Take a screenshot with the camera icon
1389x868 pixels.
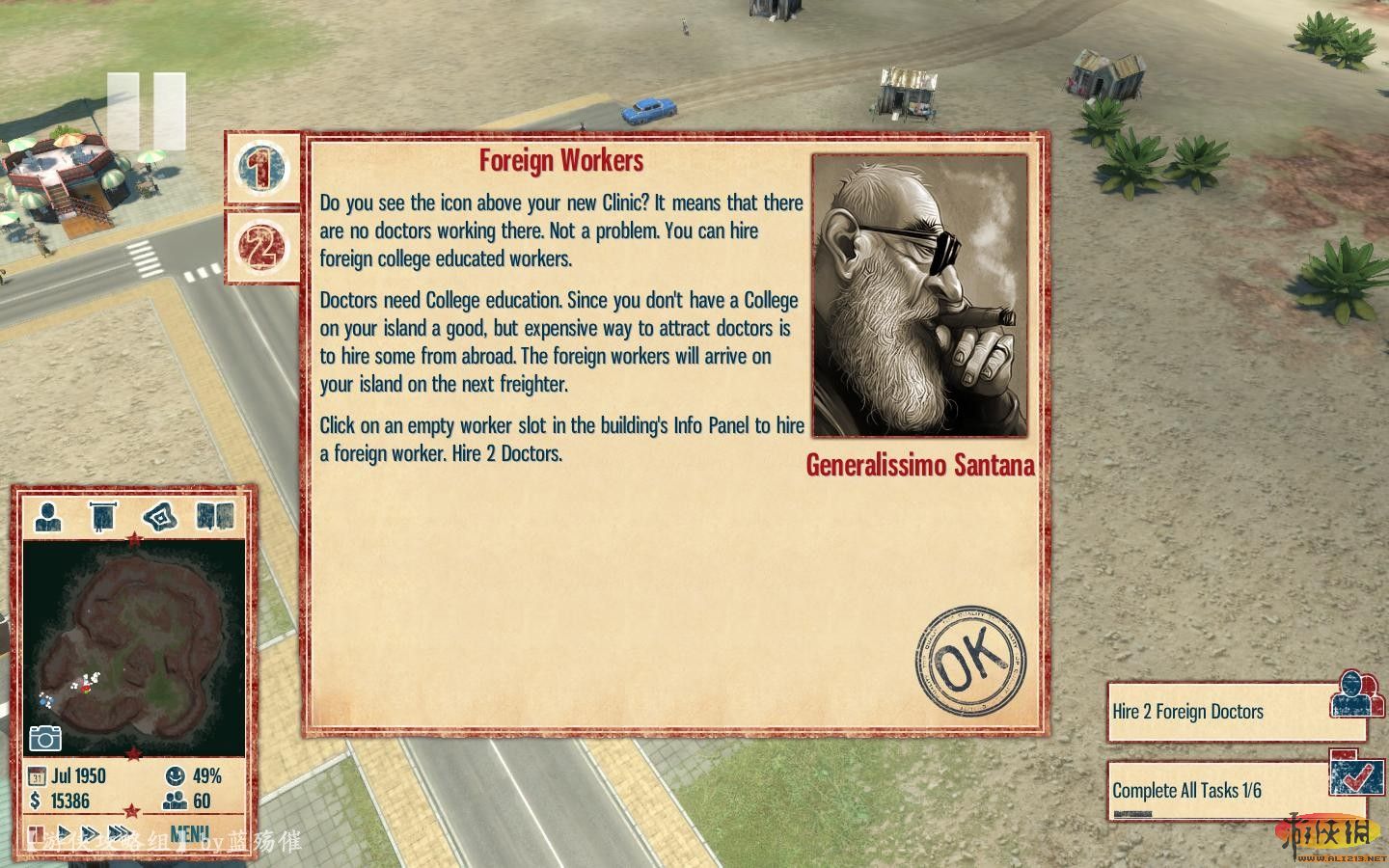(x=45, y=738)
